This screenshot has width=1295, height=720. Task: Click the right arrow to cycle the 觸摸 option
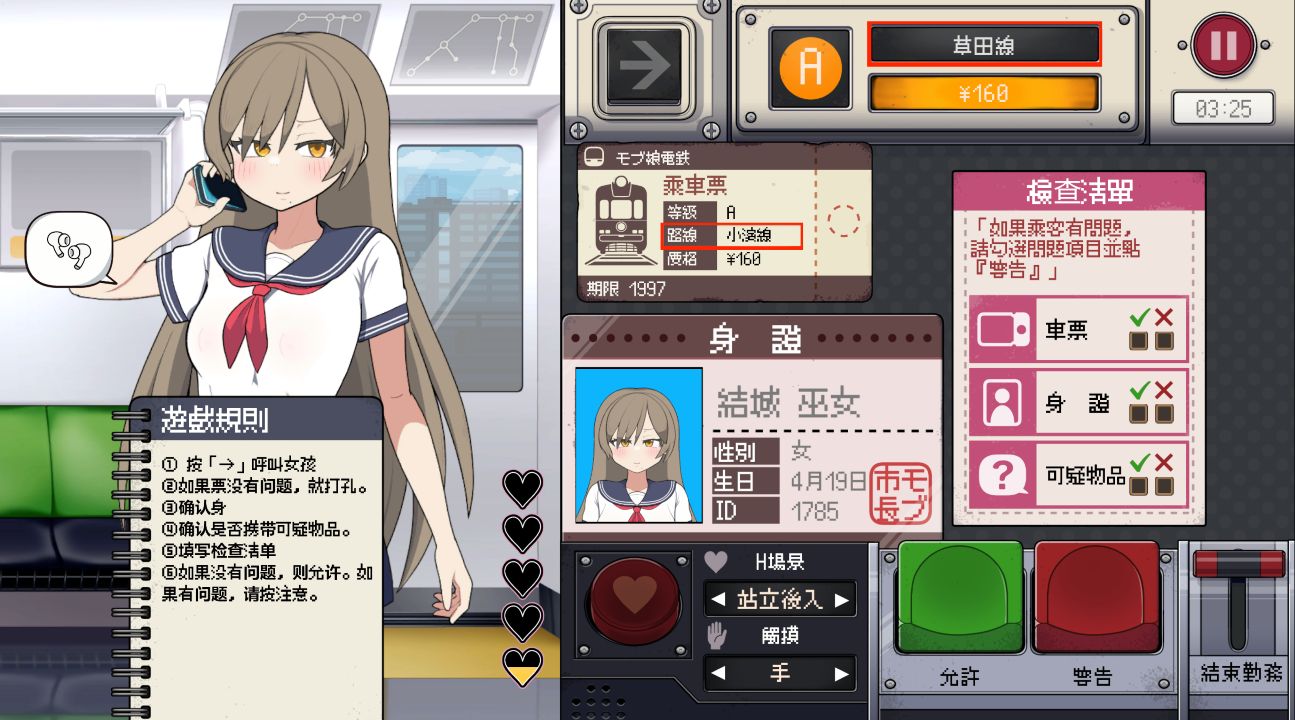[841, 672]
